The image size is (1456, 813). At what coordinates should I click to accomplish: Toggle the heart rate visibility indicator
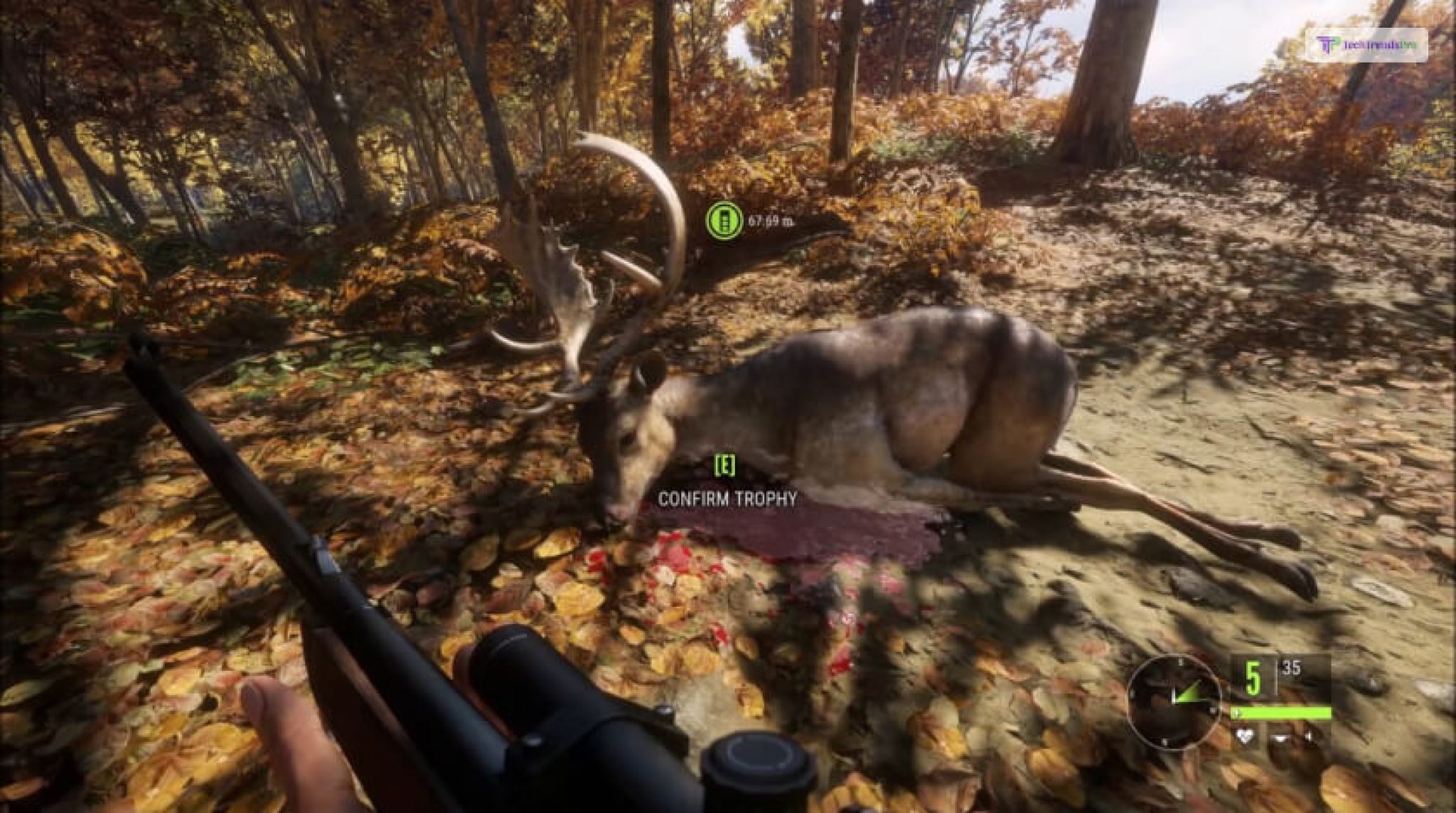point(1243,736)
